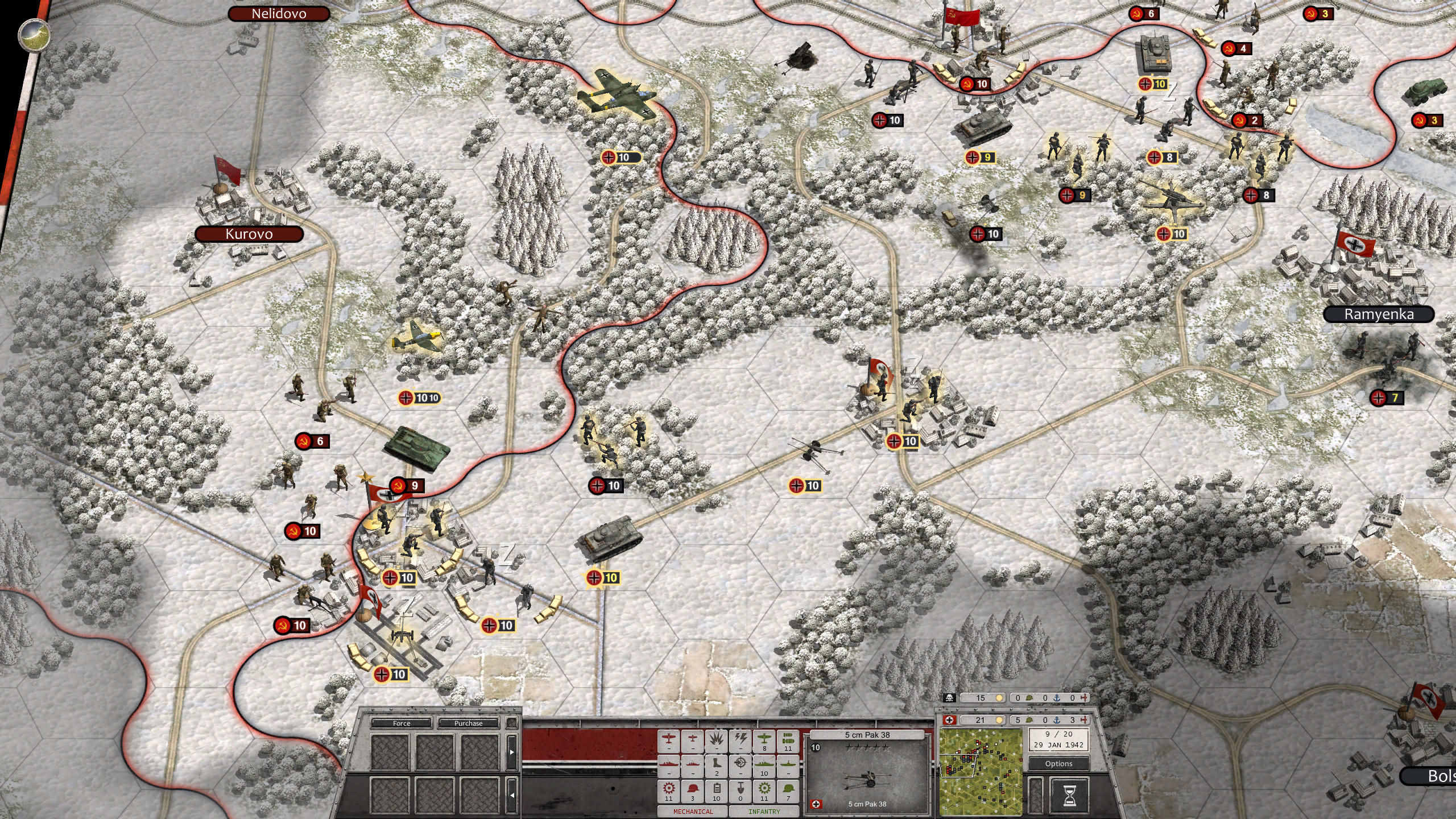Toggle the MECHANICAL casualties filter
1456x819 pixels.
point(693,812)
